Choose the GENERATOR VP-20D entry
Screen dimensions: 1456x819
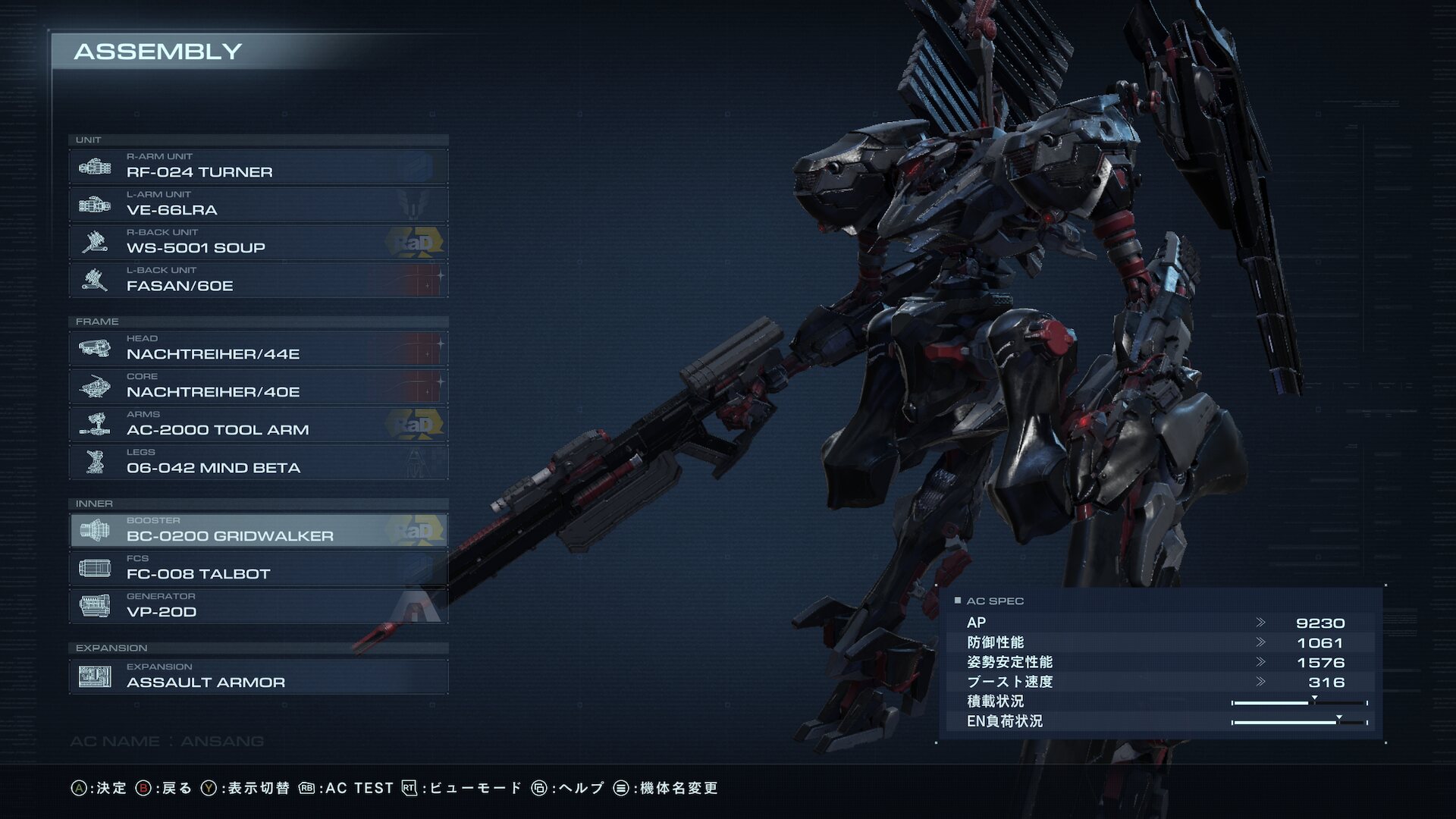point(258,606)
